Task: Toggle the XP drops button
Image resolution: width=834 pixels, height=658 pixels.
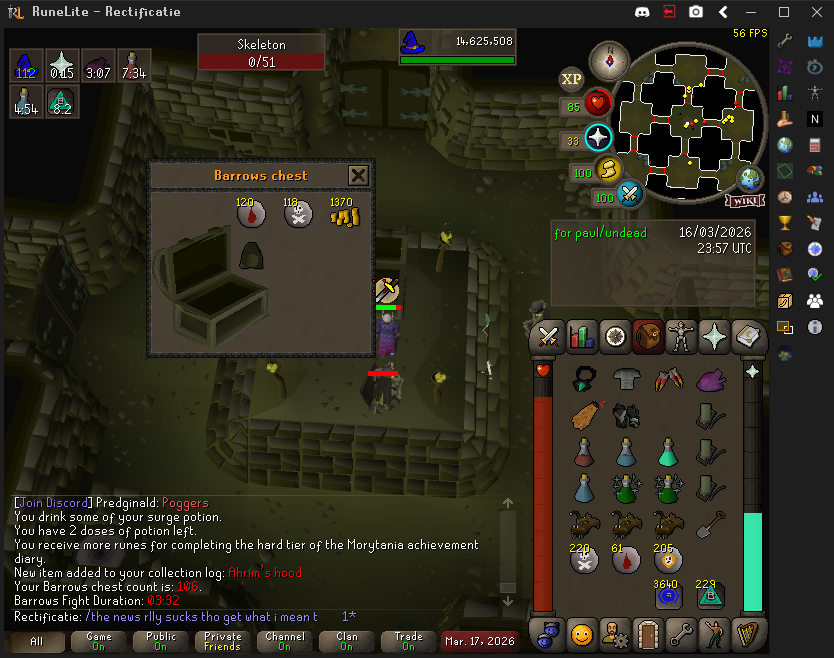Action: 572,79
